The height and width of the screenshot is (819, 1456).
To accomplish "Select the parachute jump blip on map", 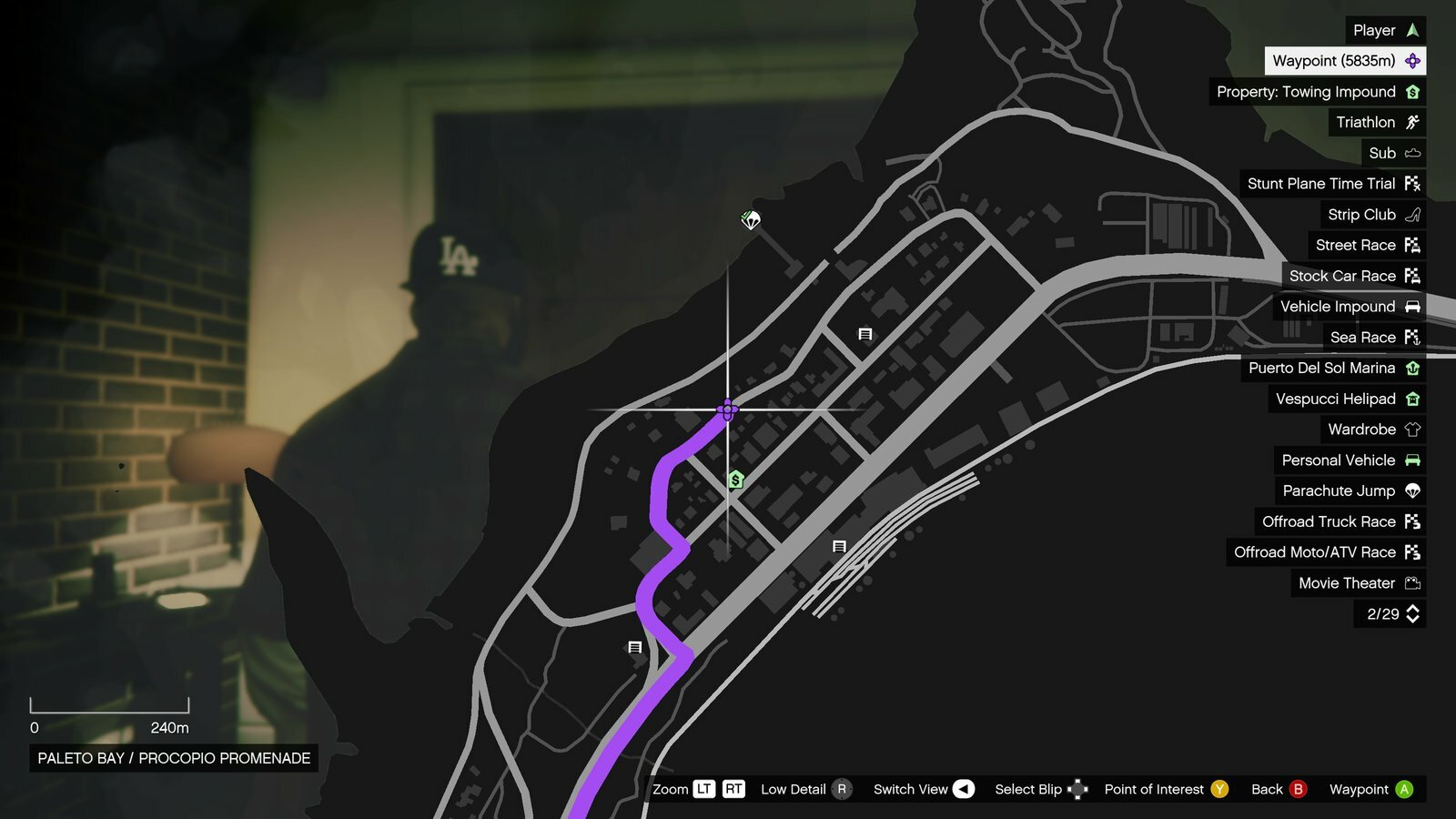I will (x=751, y=219).
